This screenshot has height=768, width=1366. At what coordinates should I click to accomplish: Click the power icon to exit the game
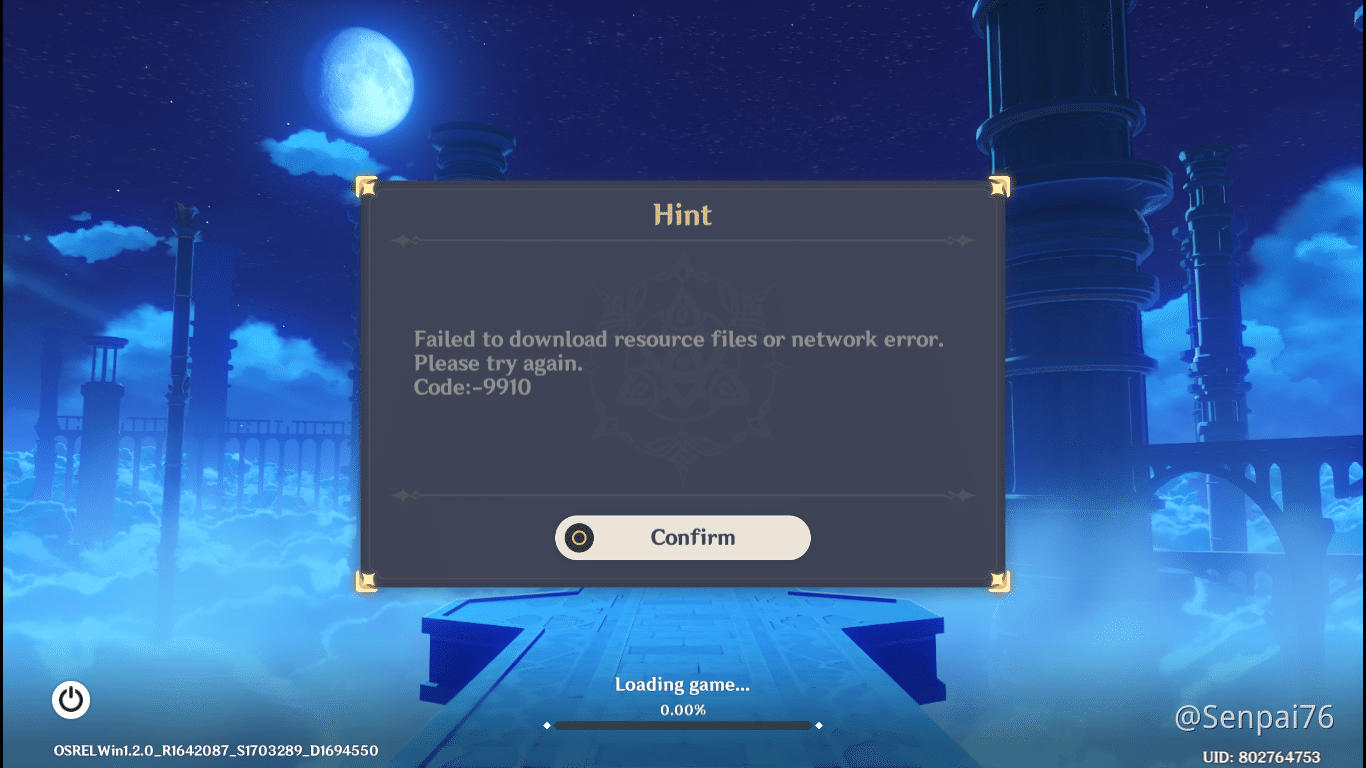pos(70,700)
